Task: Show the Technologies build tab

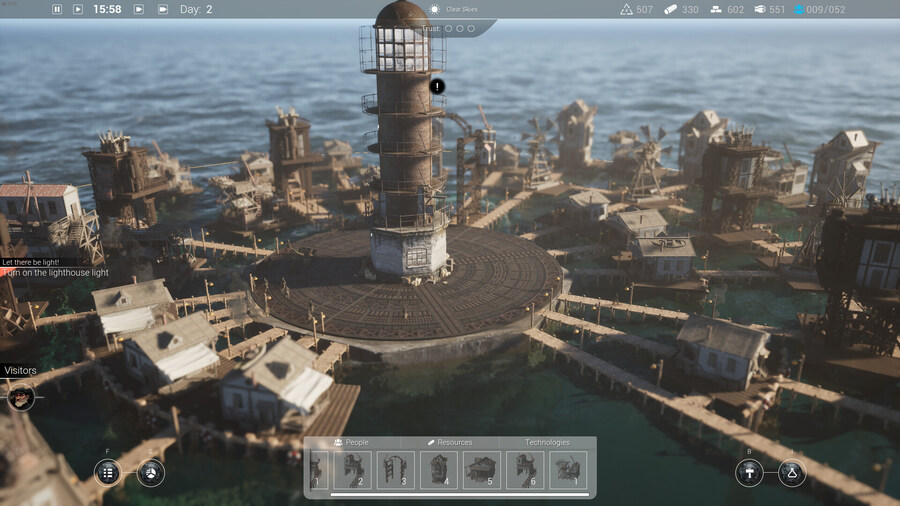Action: pyautogui.click(x=547, y=442)
